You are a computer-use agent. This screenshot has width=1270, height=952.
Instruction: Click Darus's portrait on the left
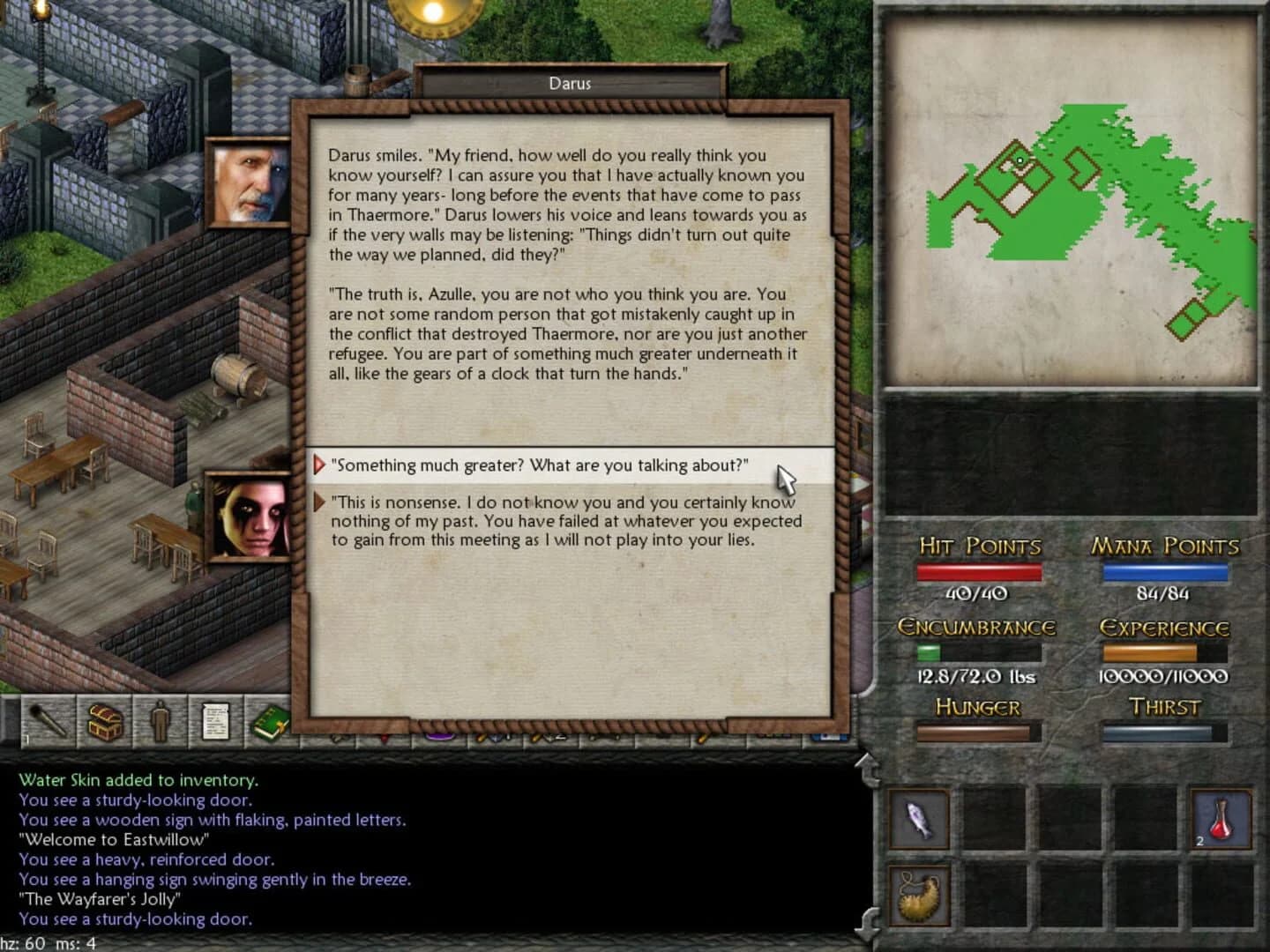[x=250, y=180]
